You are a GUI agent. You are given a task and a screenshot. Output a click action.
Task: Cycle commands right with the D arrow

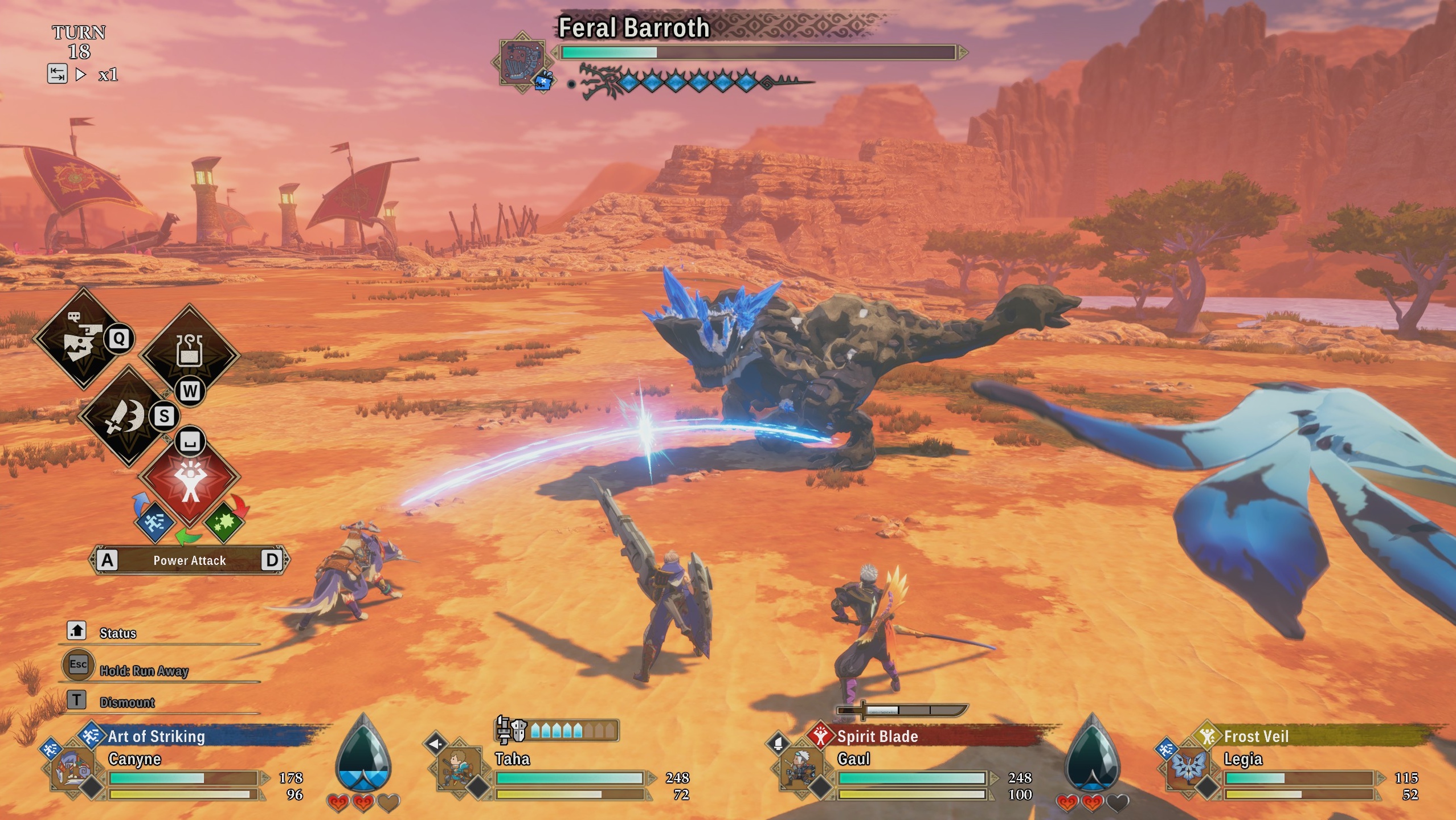275,560
